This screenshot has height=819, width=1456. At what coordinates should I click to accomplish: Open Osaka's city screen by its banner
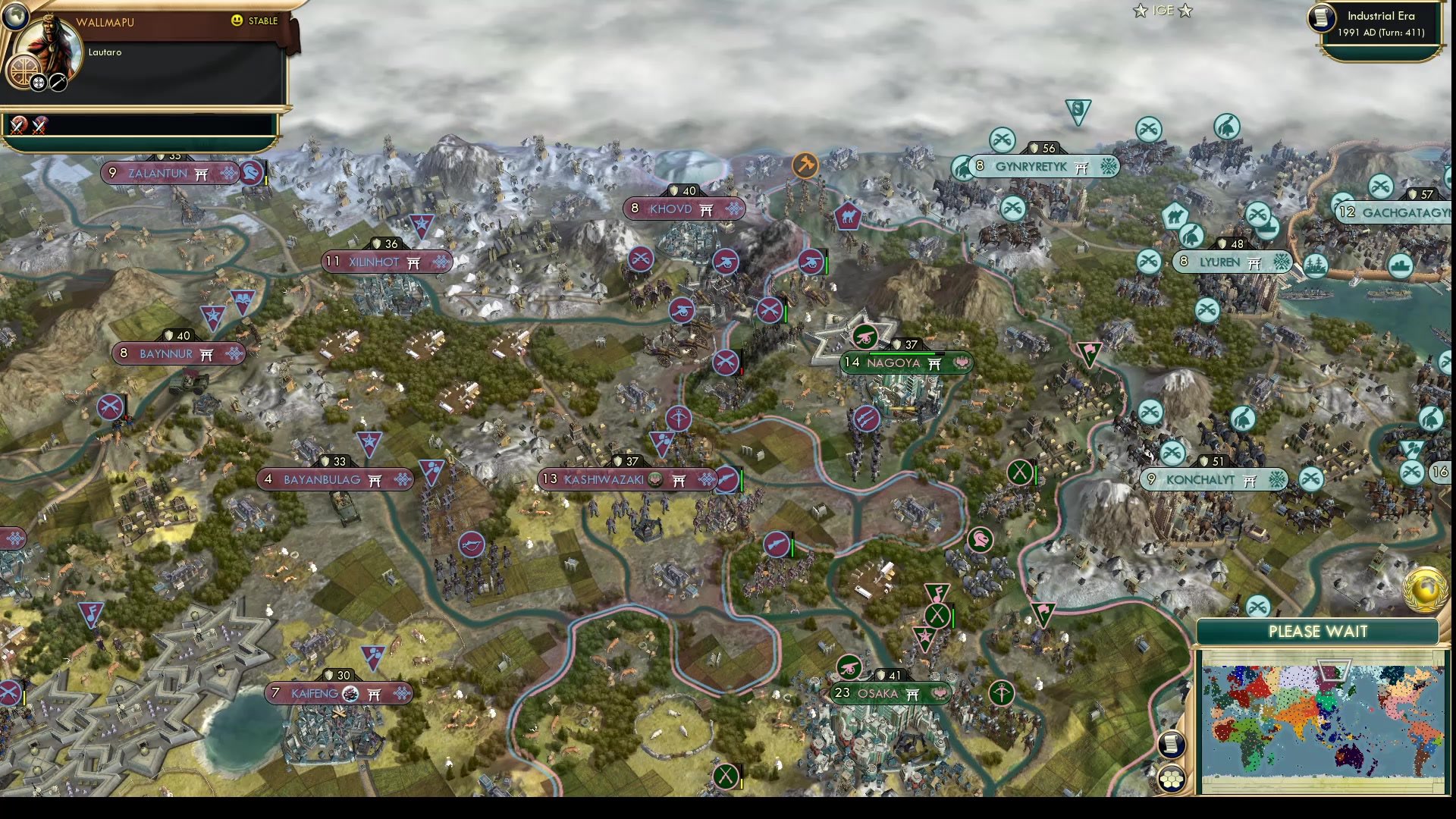coord(880,692)
